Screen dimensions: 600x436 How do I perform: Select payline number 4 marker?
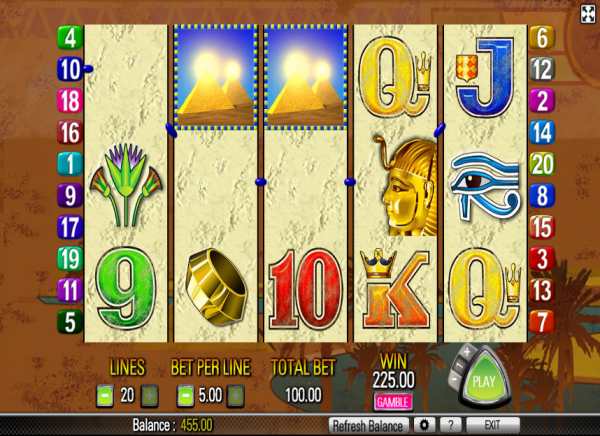[71, 38]
